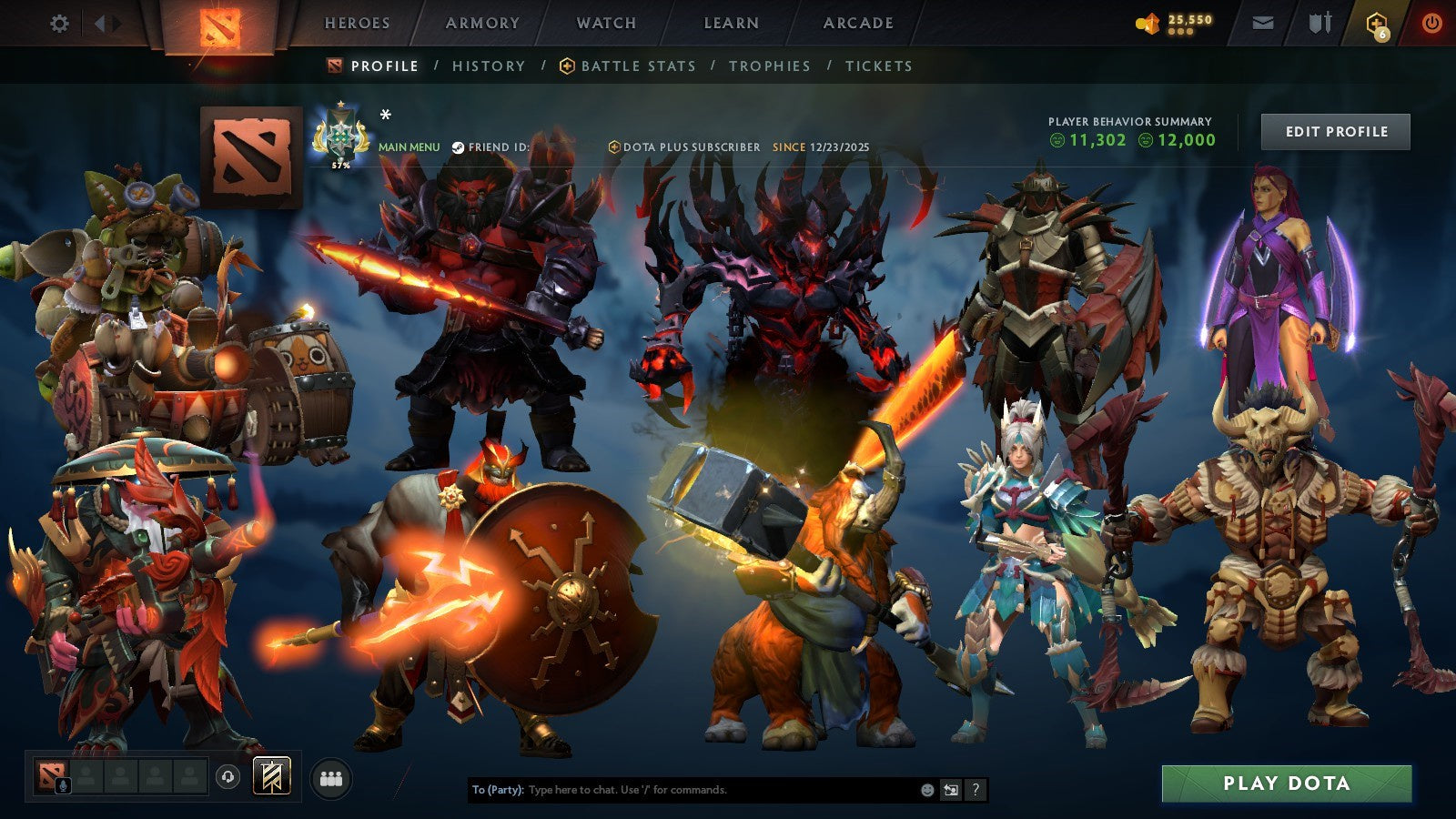Toggle the microphone on your party avatar
This screenshot has width=1456, height=819.
point(63,784)
